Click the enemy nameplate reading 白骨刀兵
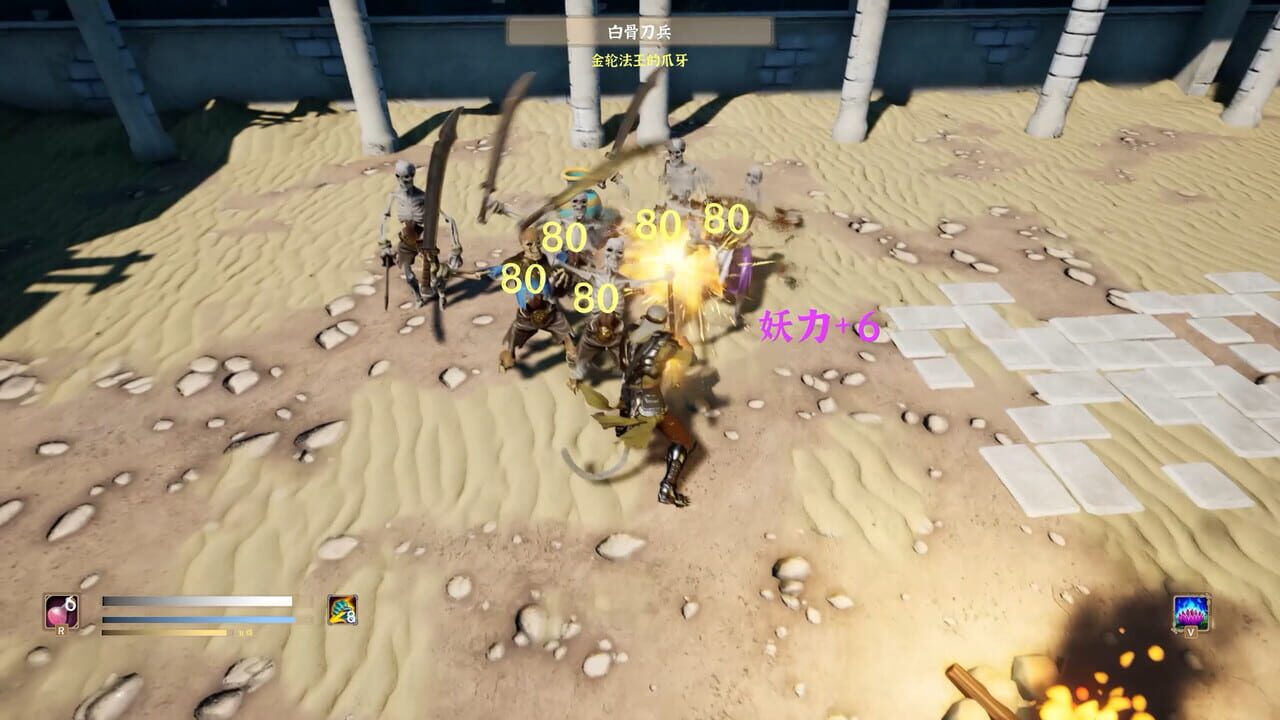The height and width of the screenshot is (720, 1280). pos(638,33)
